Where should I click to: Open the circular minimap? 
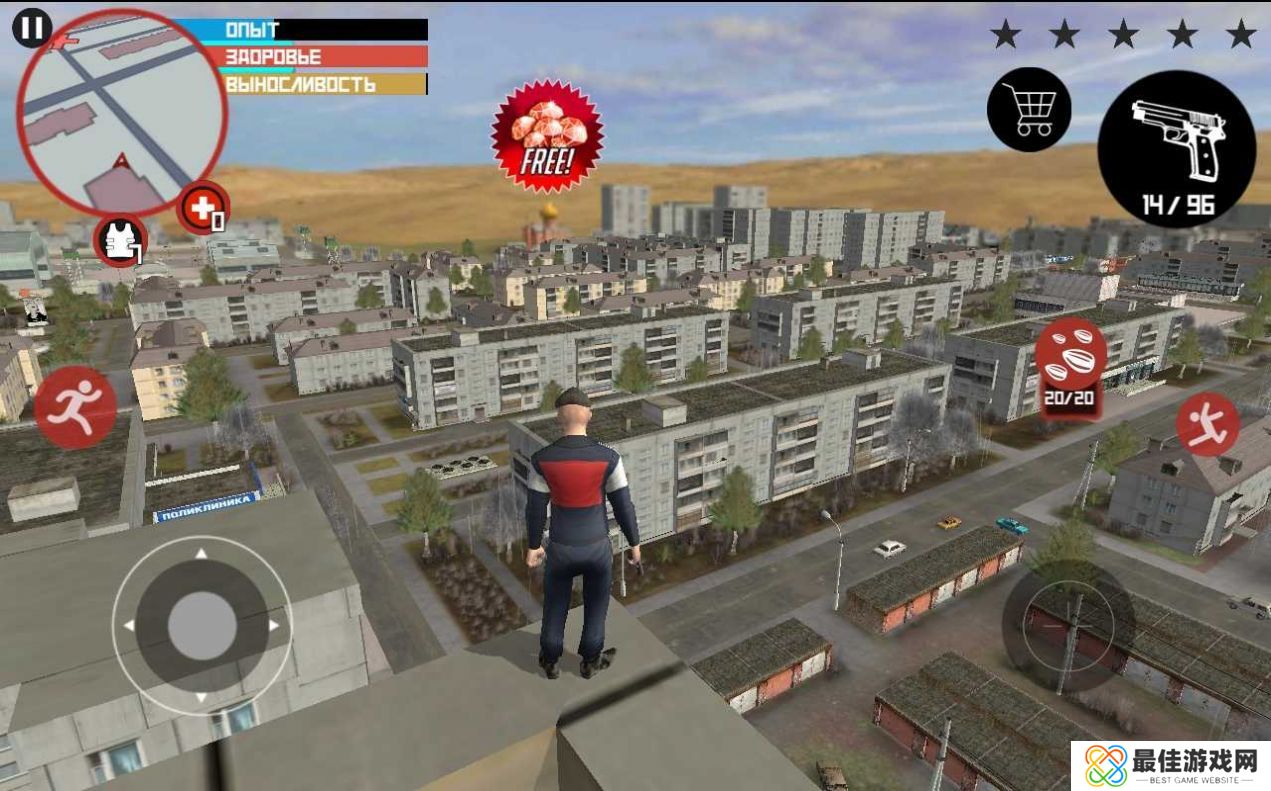point(122,112)
